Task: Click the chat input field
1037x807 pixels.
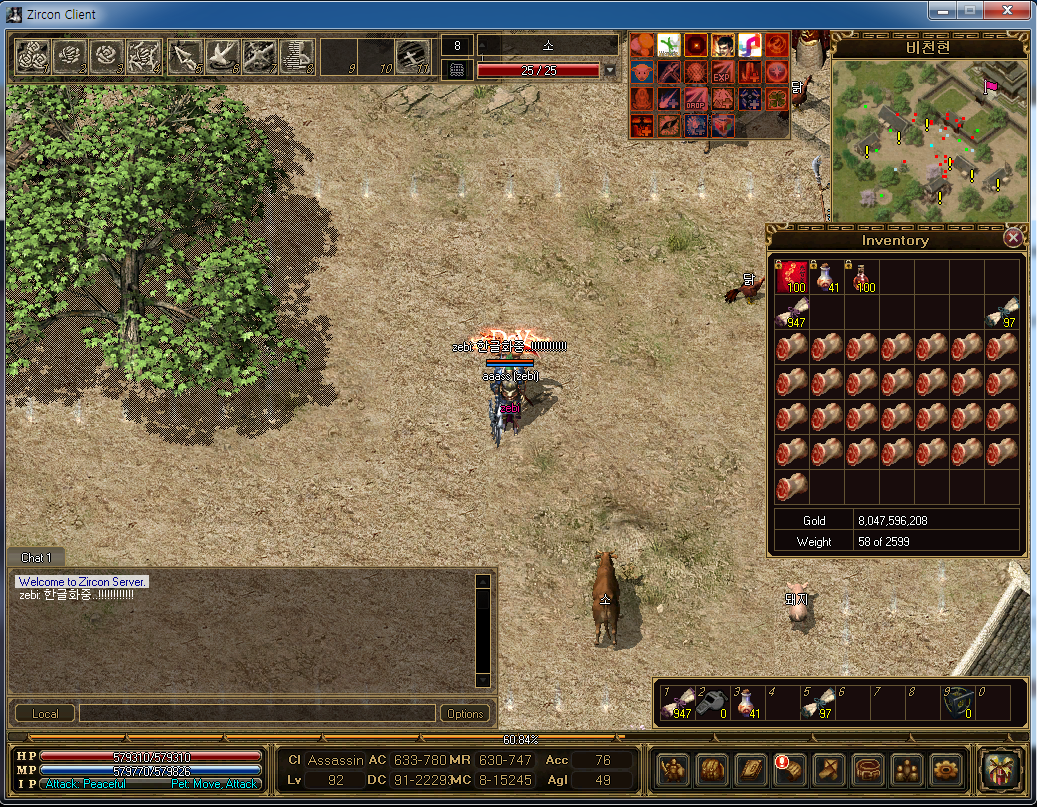Action: [x=256, y=713]
